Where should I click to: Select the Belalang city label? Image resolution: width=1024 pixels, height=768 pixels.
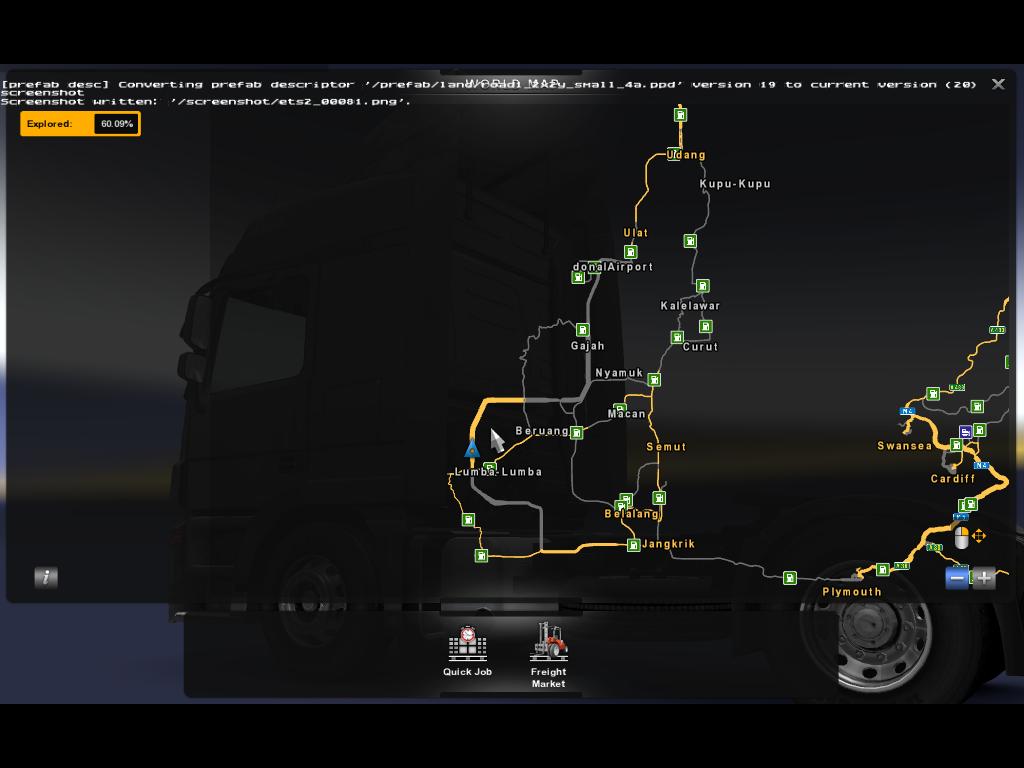click(x=631, y=514)
